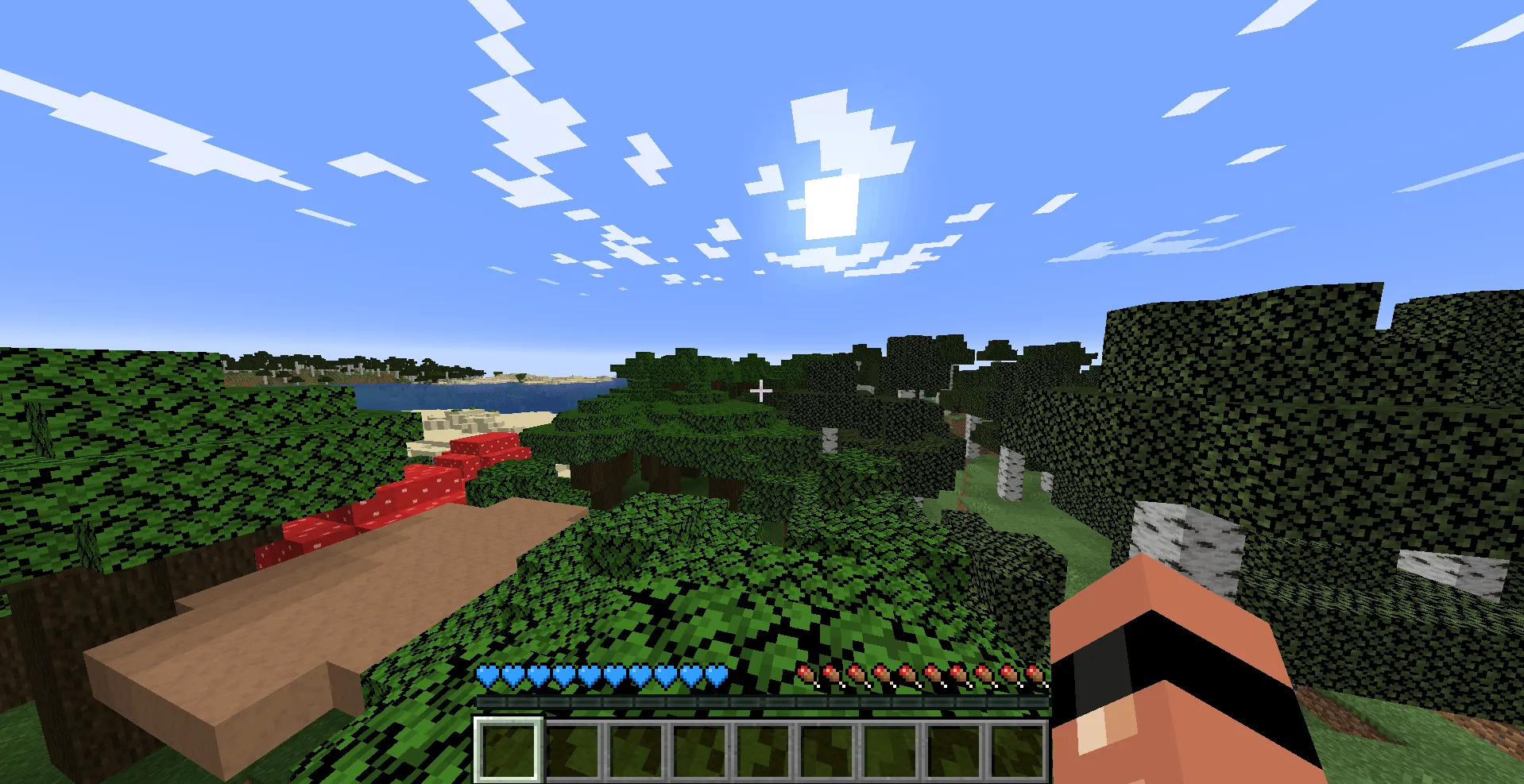Click the fifth drumstick in the hunger bar

(907, 674)
